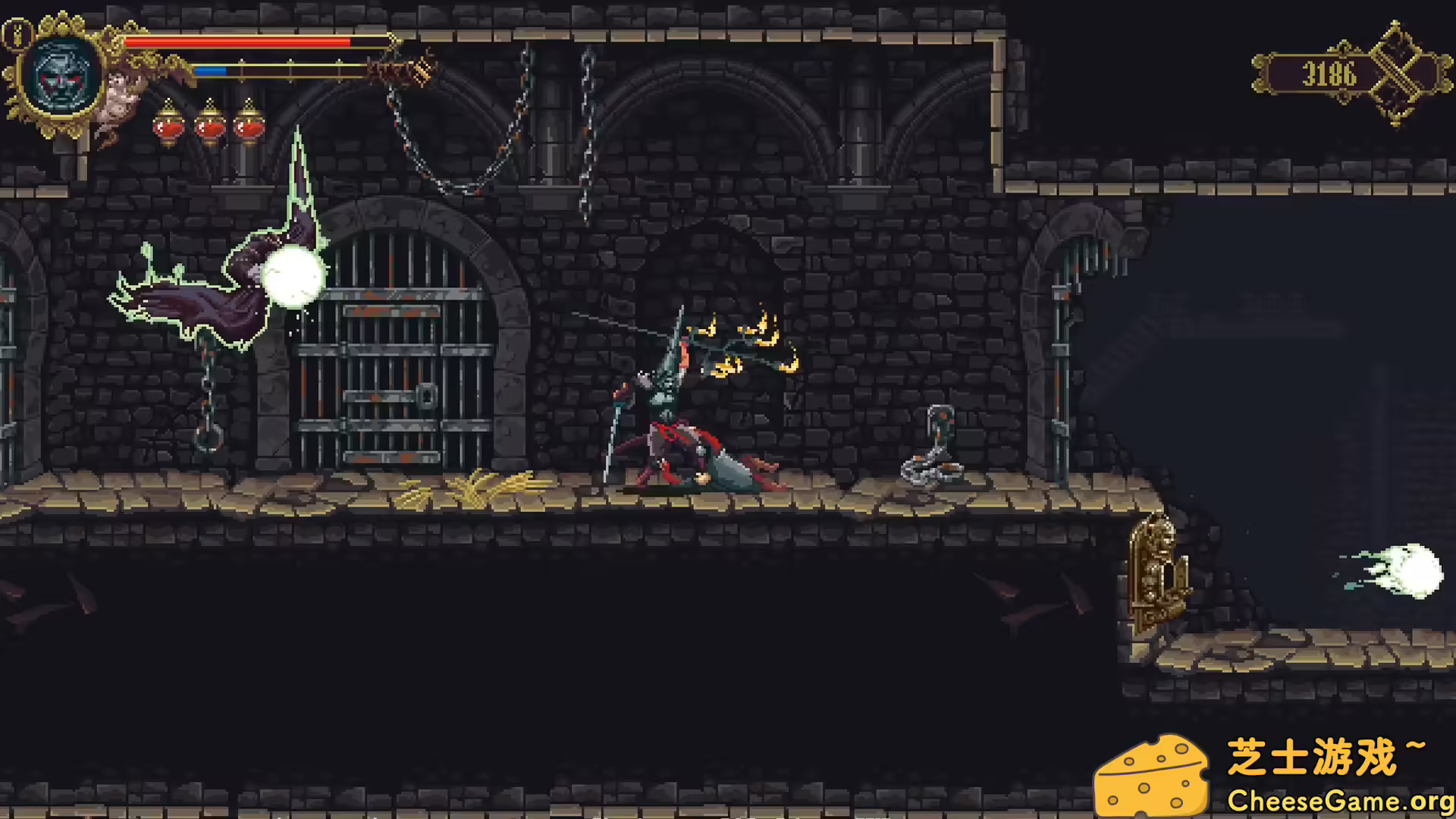The image size is (1456, 819).
Task: Select the first red healing flask icon
Action: coord(166,129)
